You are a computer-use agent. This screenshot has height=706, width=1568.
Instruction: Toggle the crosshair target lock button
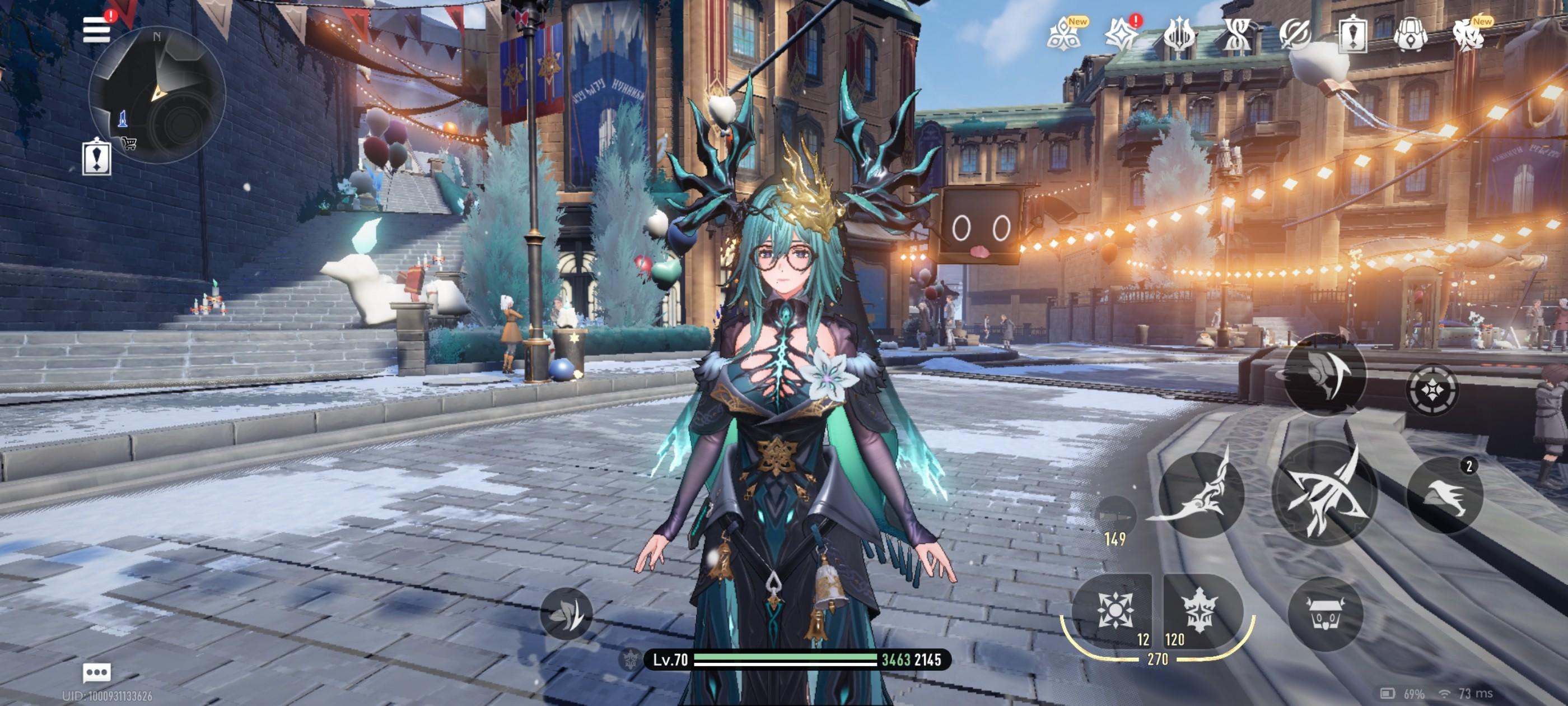pos(1432,390)
